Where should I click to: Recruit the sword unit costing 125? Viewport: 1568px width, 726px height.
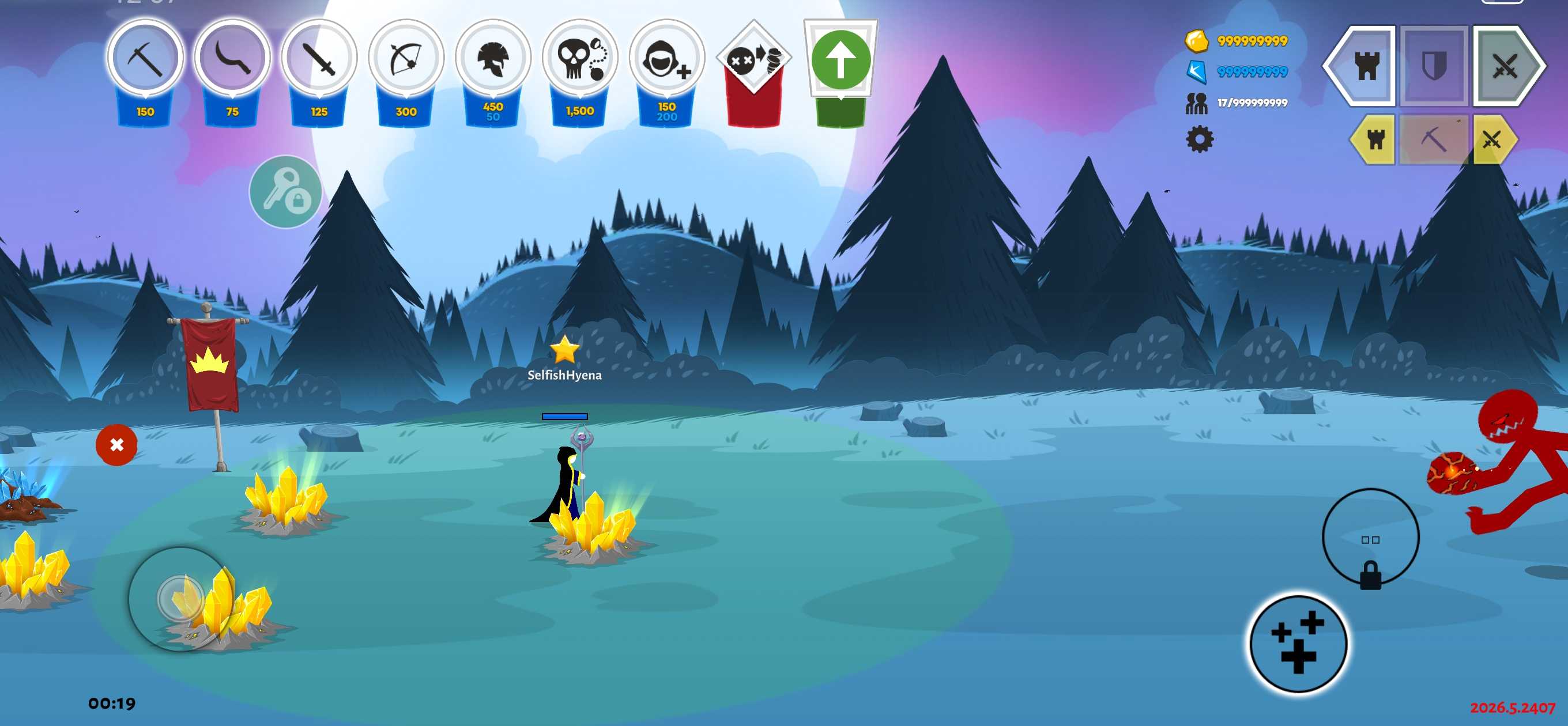coord(319,59)
